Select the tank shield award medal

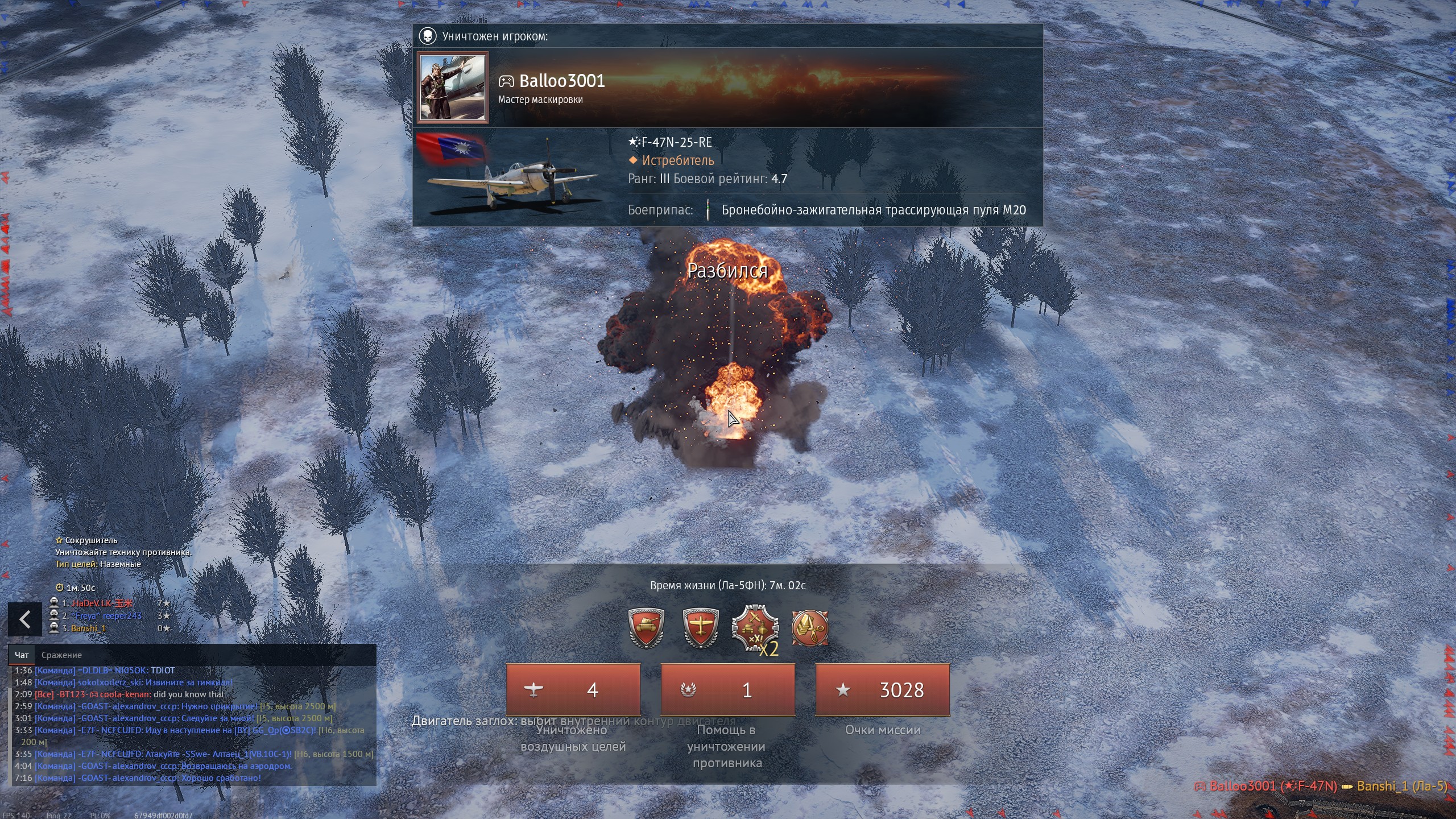coord(647,628)
